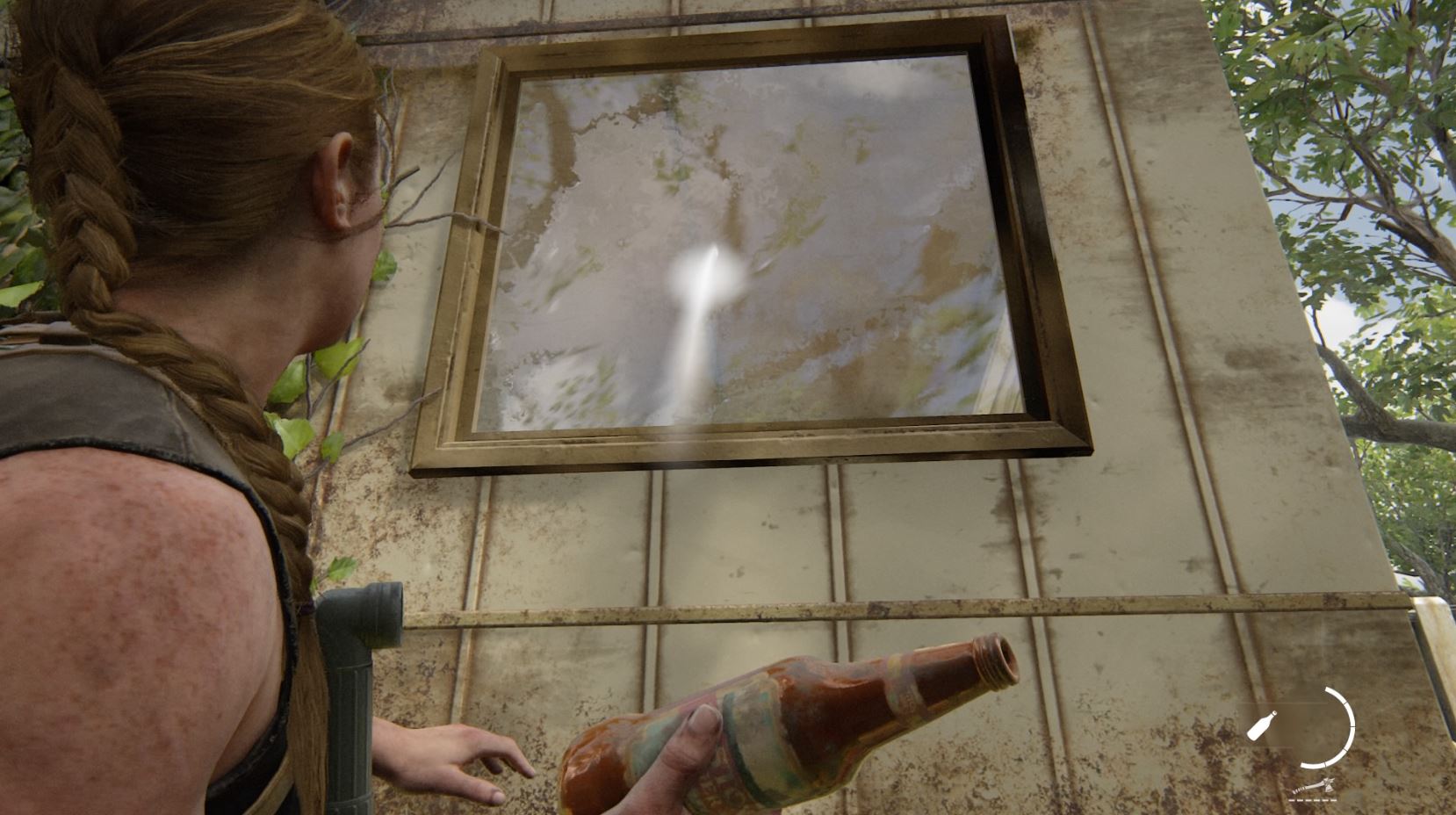Viewport: 1456px width, 815px height.
Task: Select the equipped bottle icon
Action: 1262,726
